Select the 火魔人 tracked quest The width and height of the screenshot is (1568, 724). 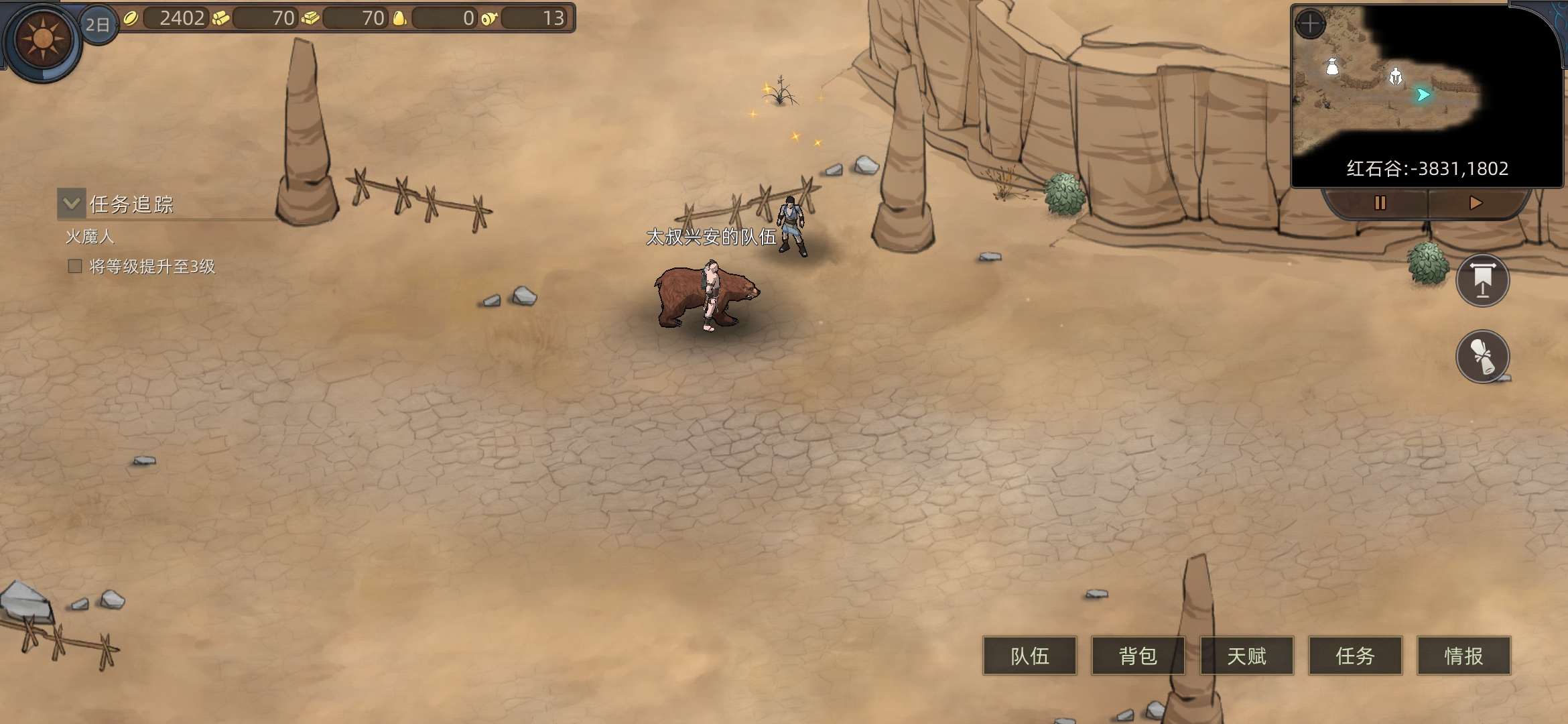[90, 237]
